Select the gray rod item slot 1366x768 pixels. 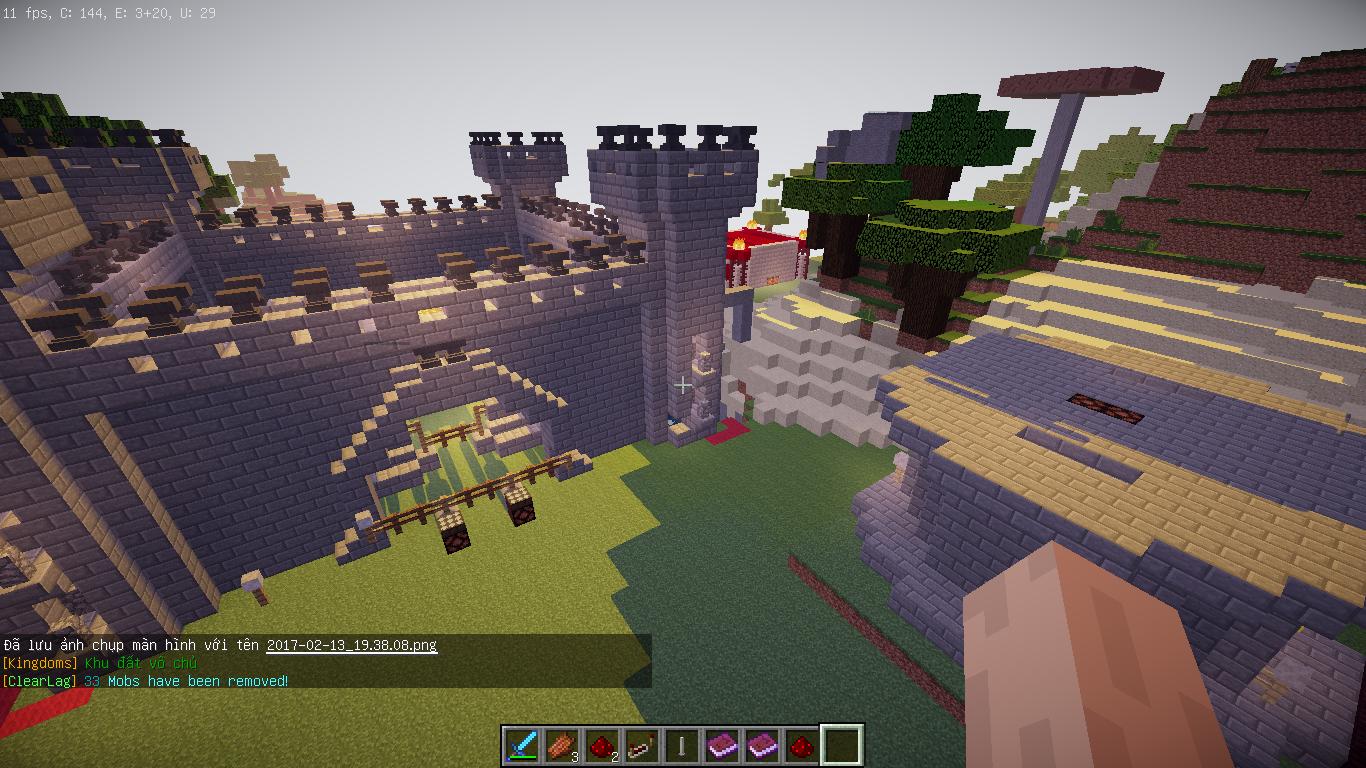[682, 745]
